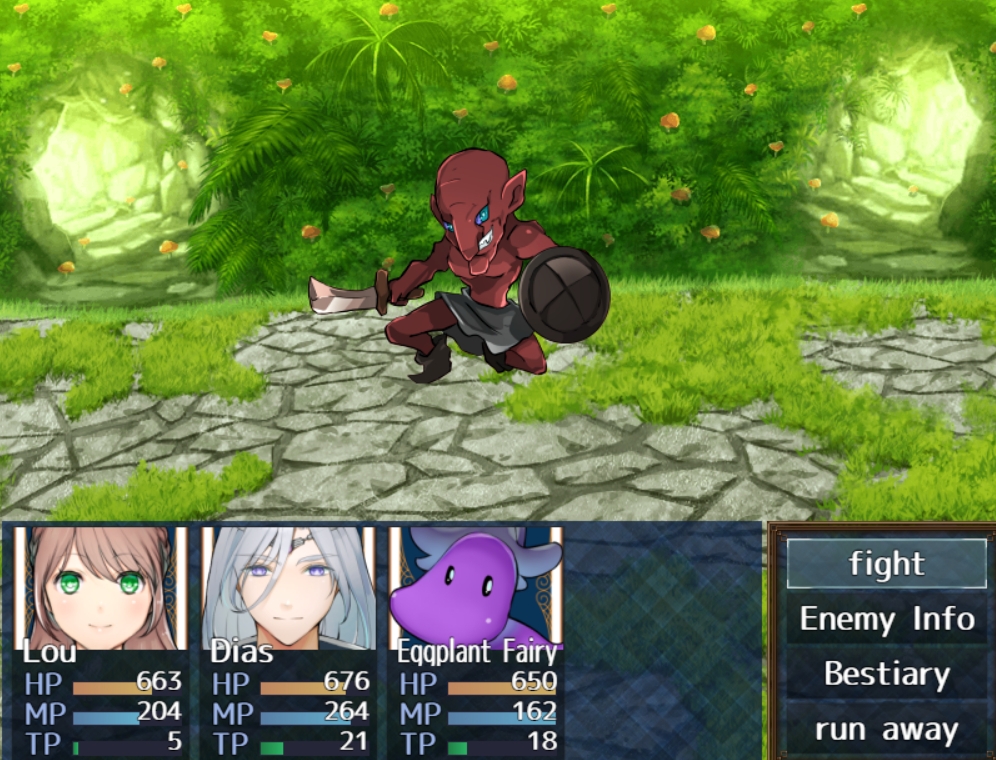The width and height of the screenshot is (996, 760).
Task: Open Enemy Info
Action: pos(886,620)
